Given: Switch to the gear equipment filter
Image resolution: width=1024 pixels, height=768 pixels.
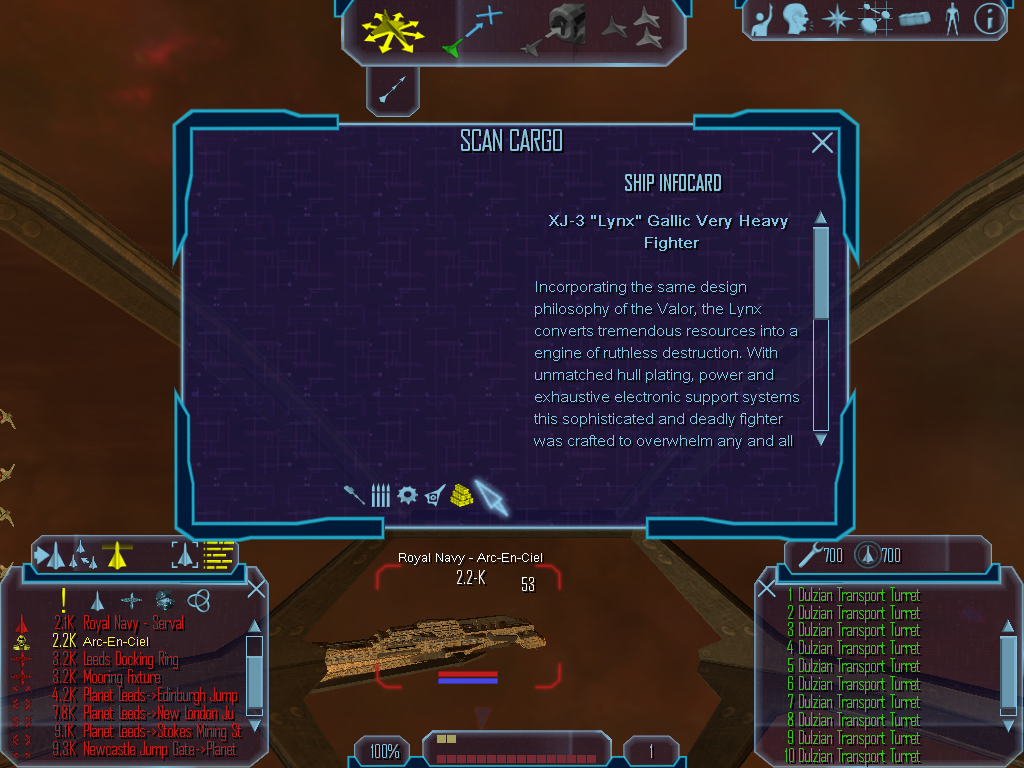Looking at the screenshot, I should [407, 494].
